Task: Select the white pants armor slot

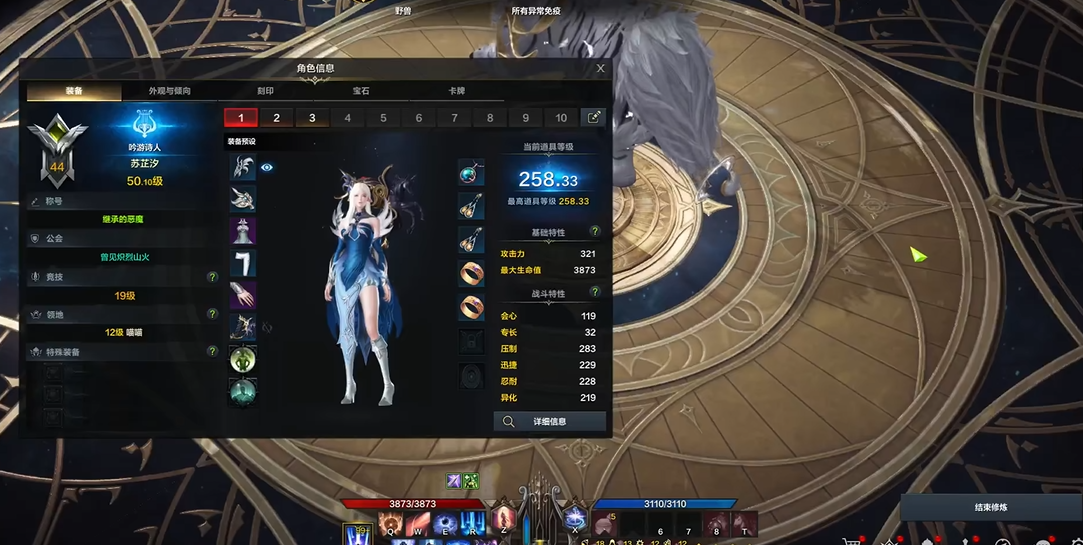Action: pos(243,263)
